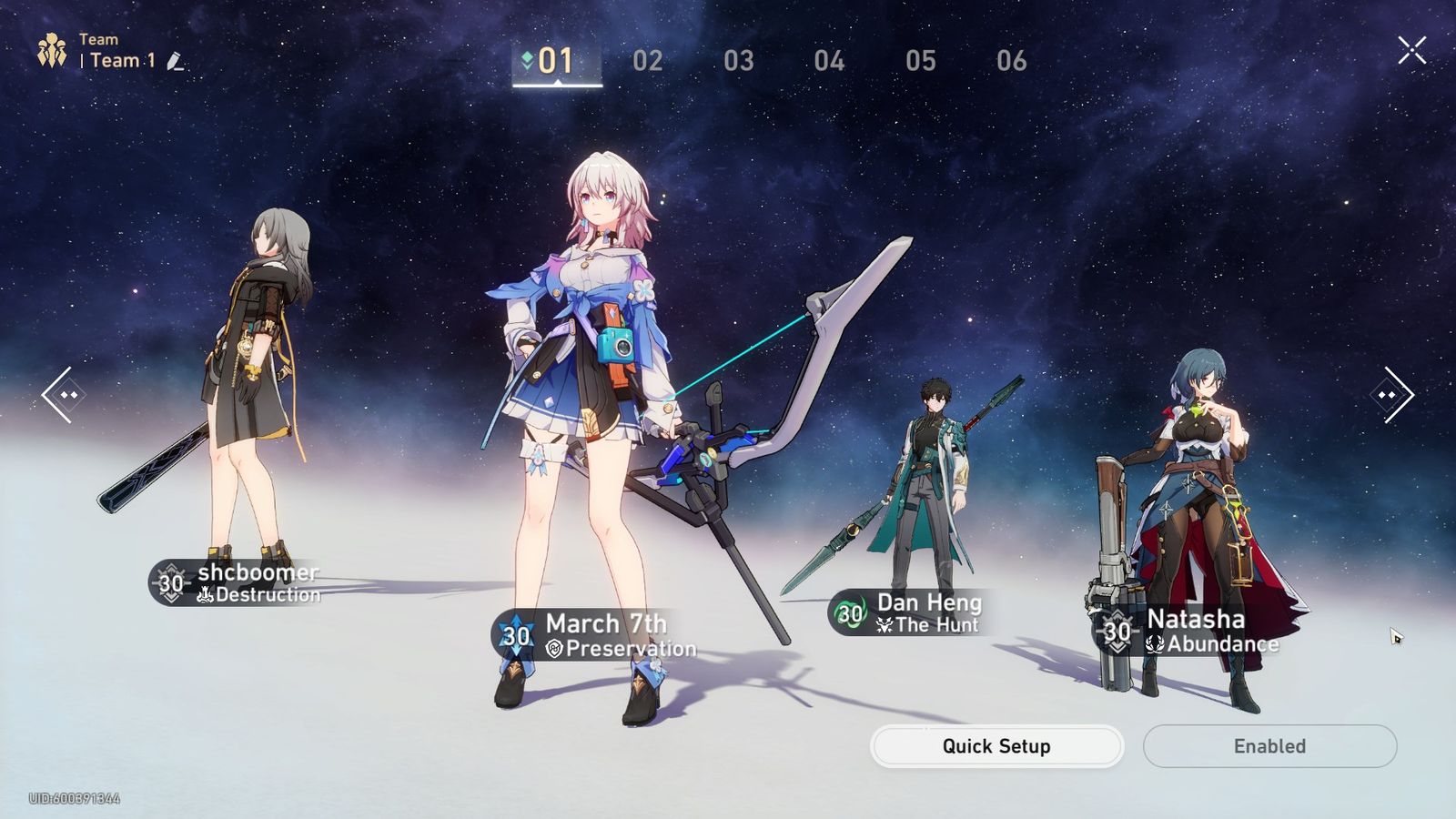Click the Destruction path icon under shcboomer
This screenshot has height=819, width=1456.
click(206, 595)
